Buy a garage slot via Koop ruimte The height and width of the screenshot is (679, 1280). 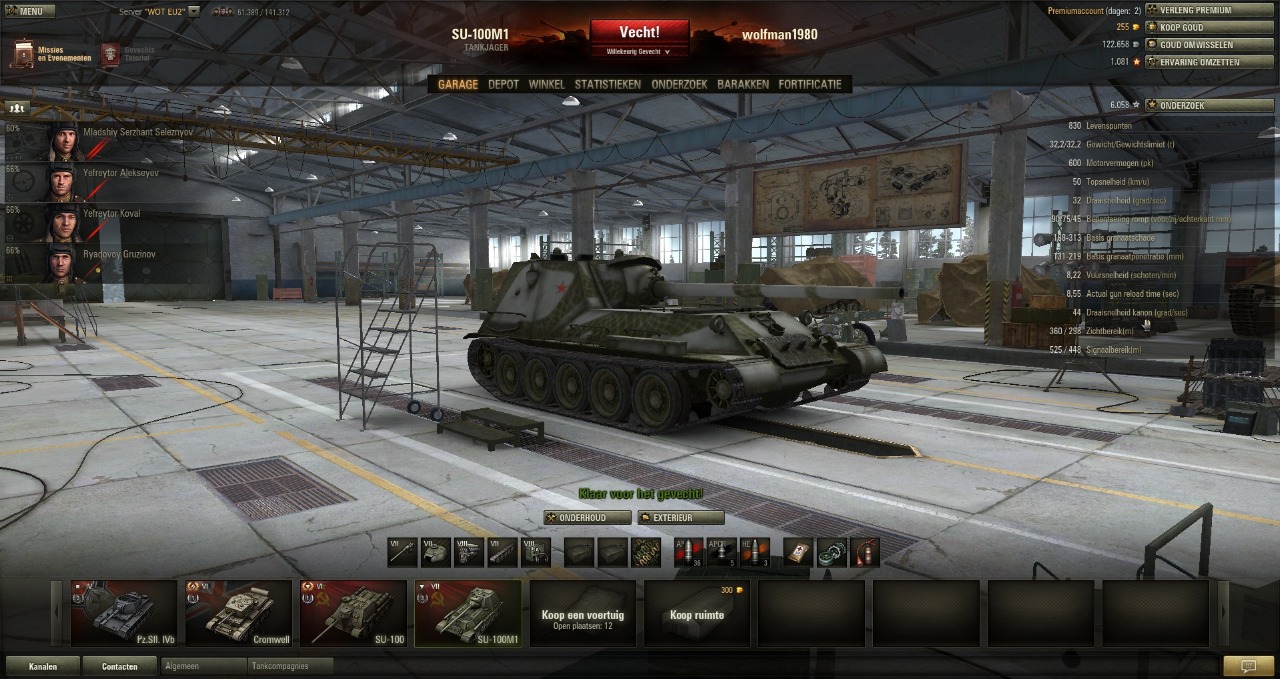tap(697, 613)
